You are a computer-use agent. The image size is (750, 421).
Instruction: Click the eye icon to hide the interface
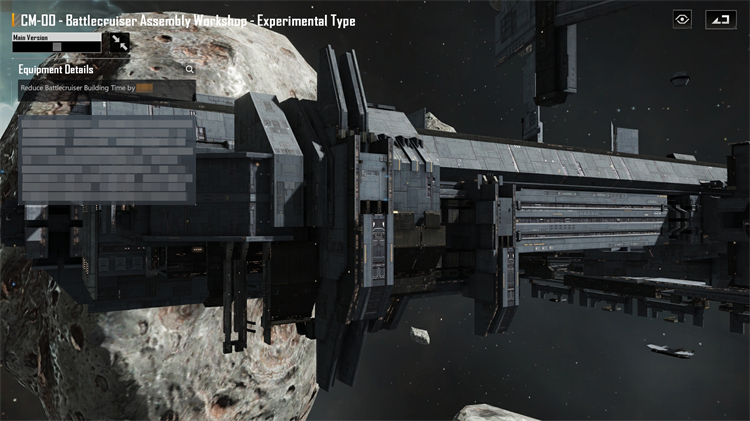click(x=683, y=19)
